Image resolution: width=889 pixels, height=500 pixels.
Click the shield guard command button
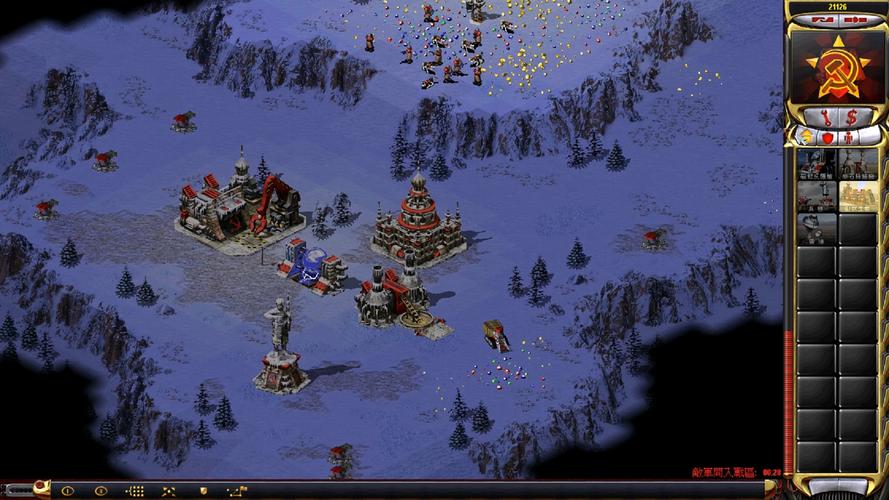point(204,490)
